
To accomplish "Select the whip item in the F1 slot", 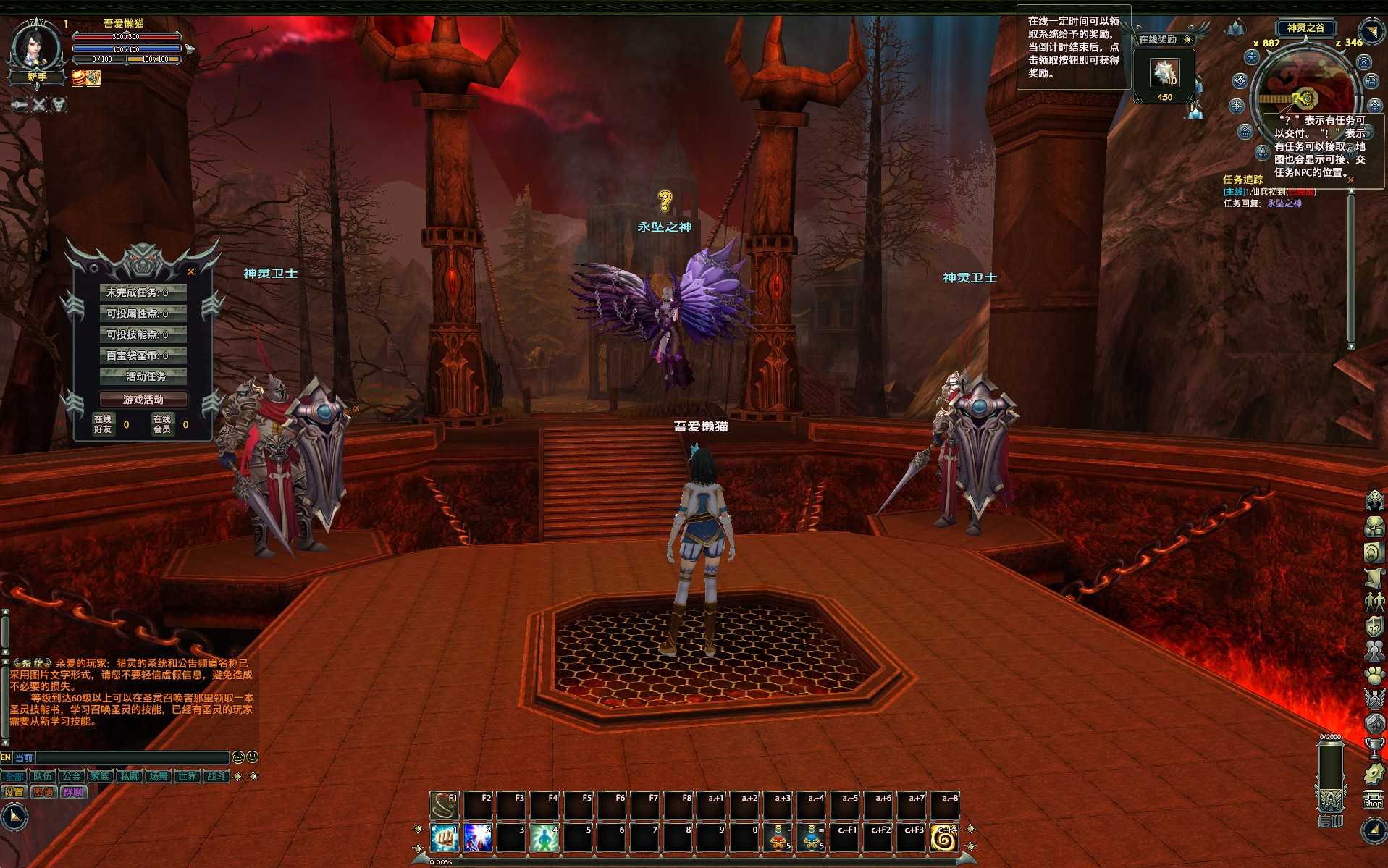I will 444,805.
